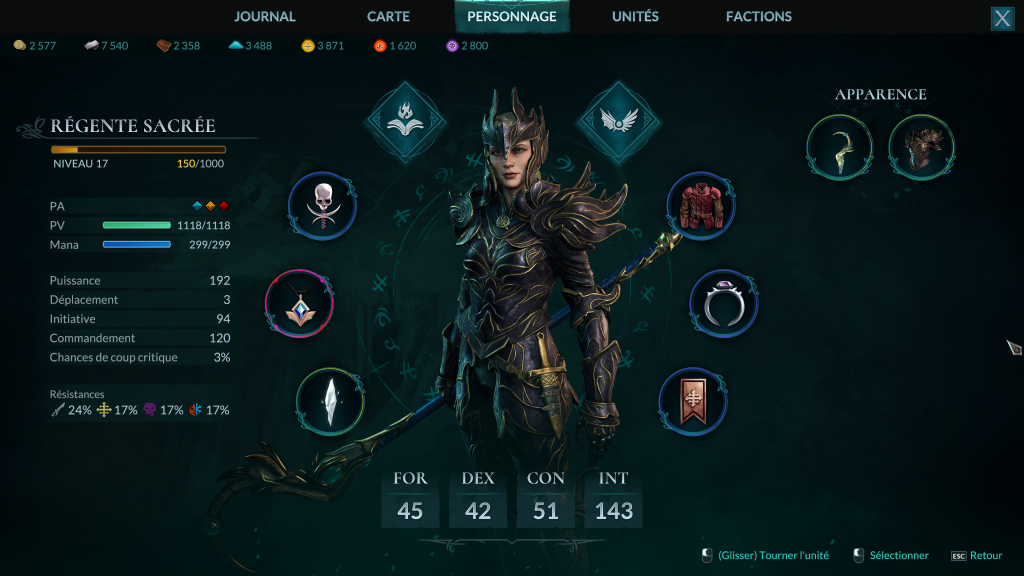Select the red banner slot

[693, 401]
